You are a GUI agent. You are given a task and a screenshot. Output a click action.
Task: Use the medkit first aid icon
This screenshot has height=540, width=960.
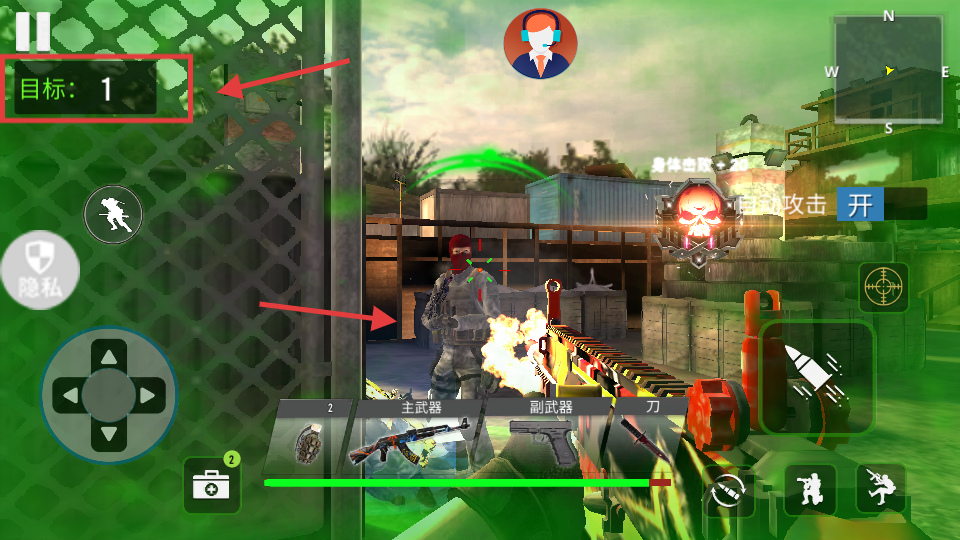coord(212,485)
